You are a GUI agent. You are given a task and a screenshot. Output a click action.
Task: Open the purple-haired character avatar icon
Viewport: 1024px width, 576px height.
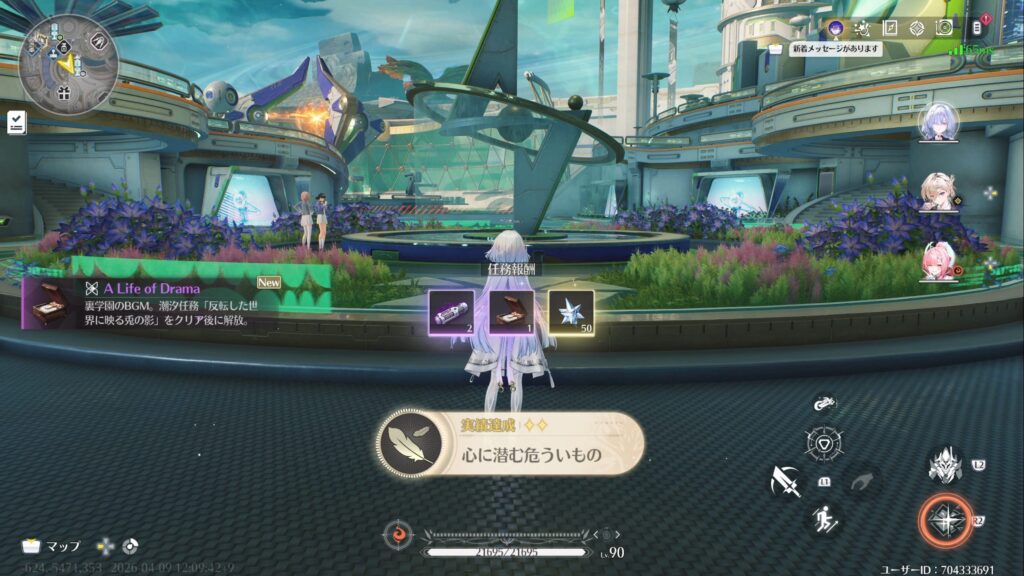point(837,27)
